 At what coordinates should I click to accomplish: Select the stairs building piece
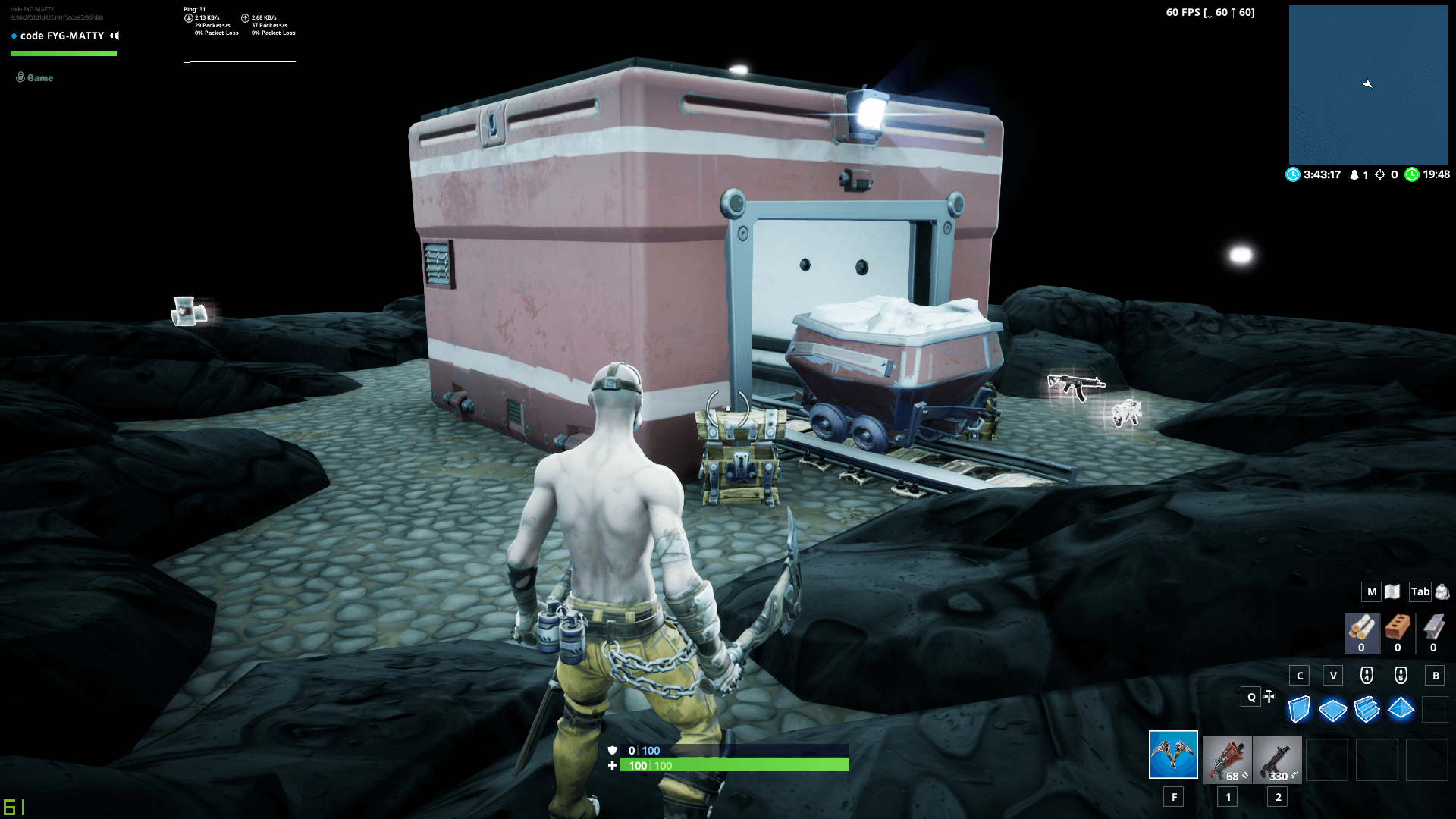click(1367, 710)
